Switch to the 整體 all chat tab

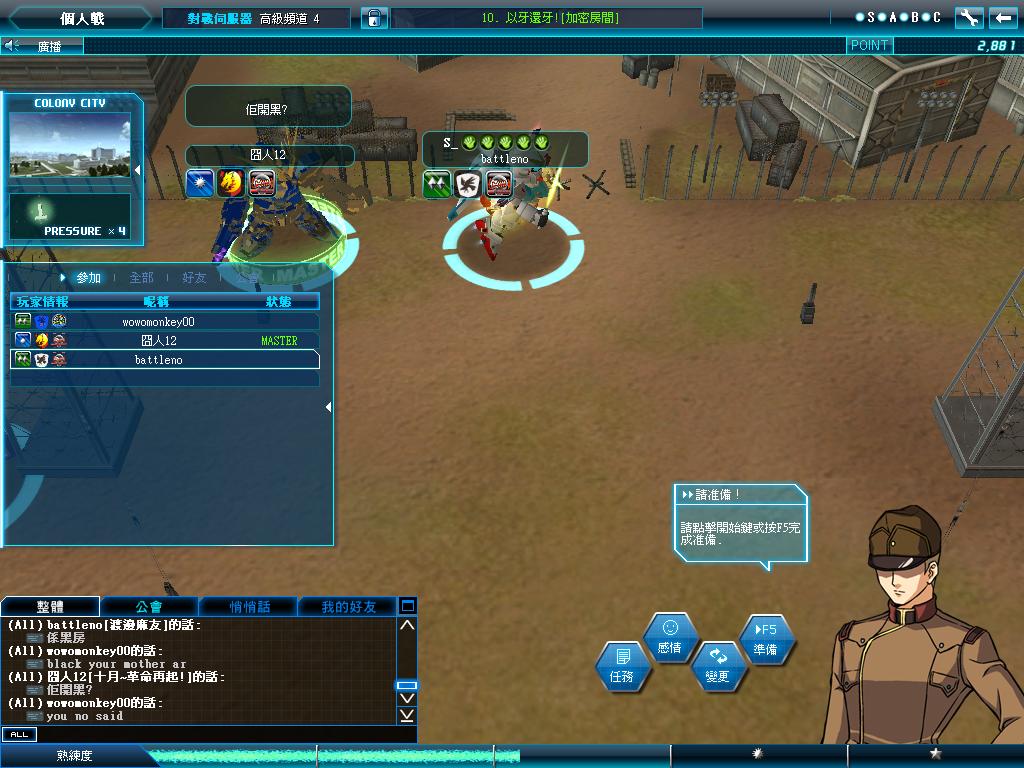click(50, 607)
